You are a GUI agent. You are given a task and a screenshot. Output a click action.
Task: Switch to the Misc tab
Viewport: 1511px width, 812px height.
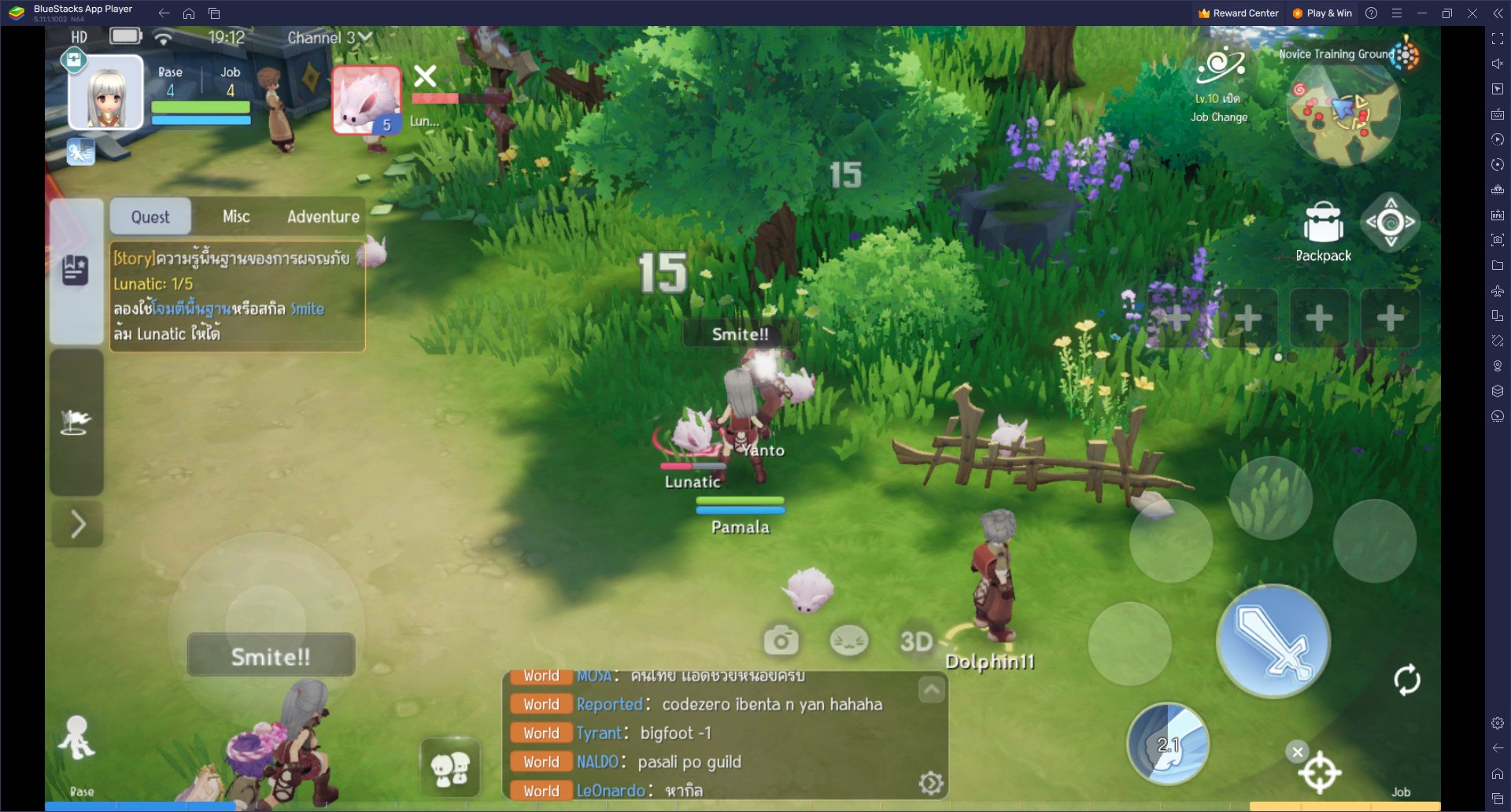click(x=235, y=216)
